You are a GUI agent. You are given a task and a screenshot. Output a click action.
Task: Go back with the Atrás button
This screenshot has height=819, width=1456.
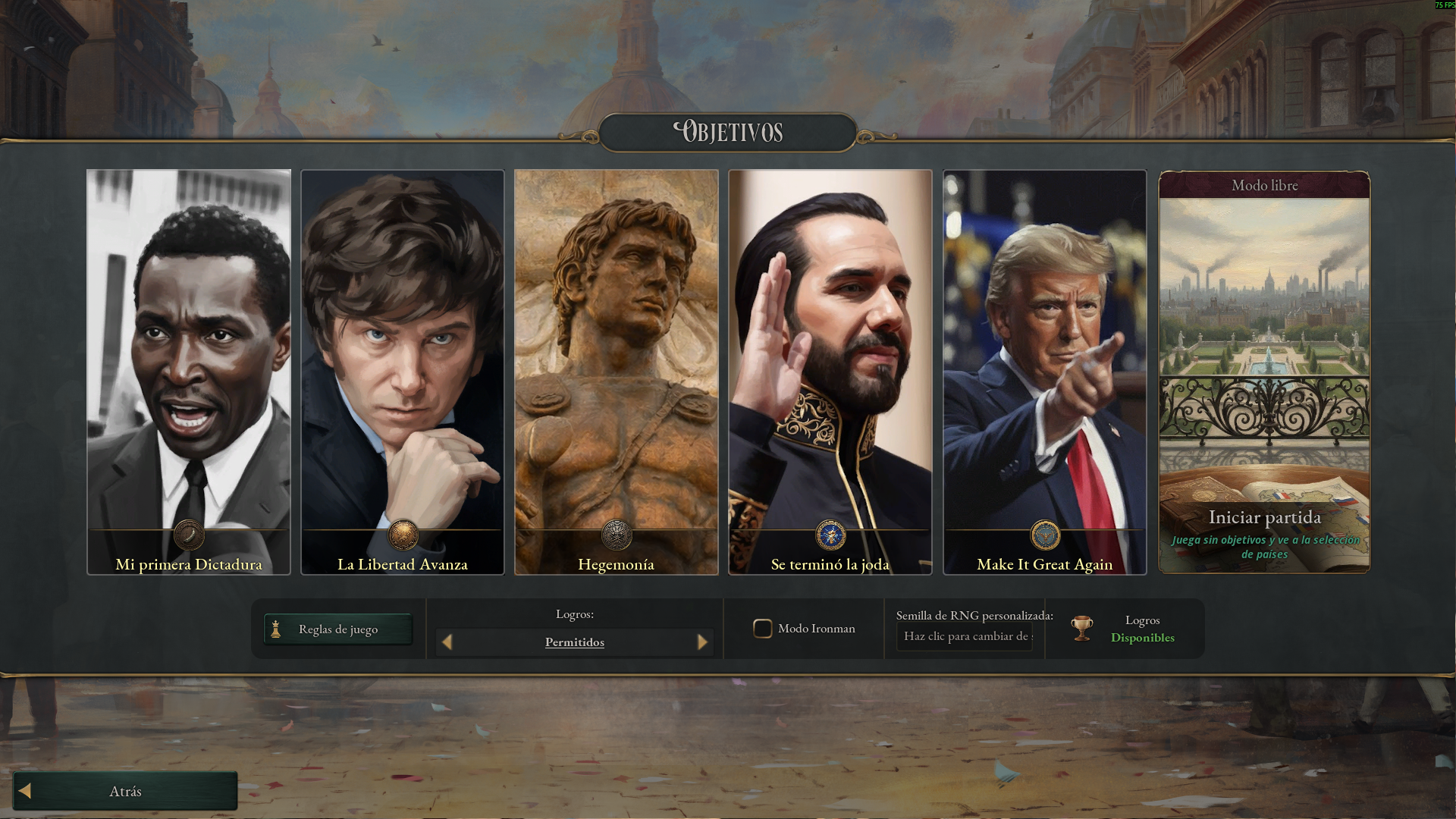click(125, 791)
